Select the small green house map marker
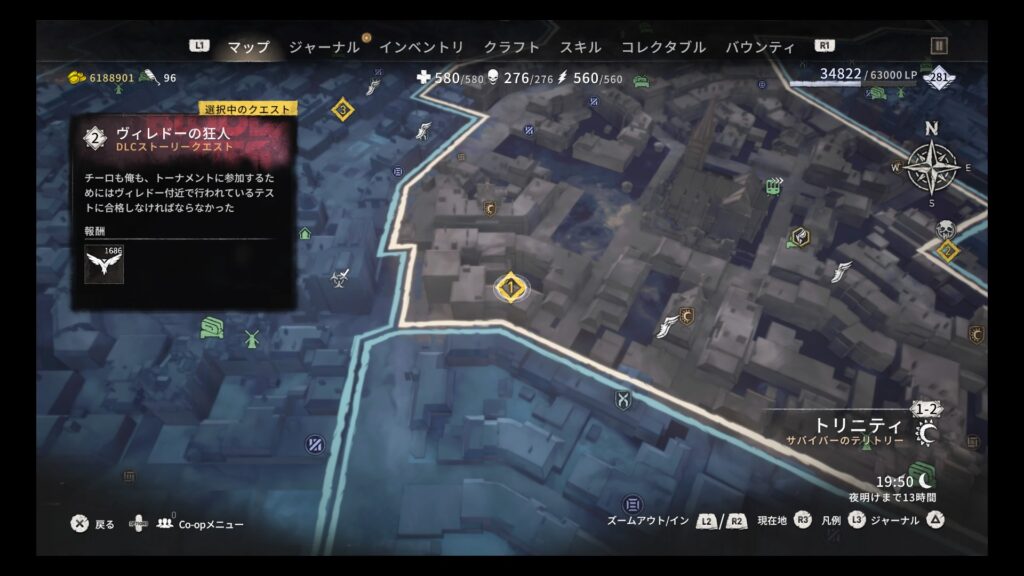 pyautogui.click(x=305, y=234)
